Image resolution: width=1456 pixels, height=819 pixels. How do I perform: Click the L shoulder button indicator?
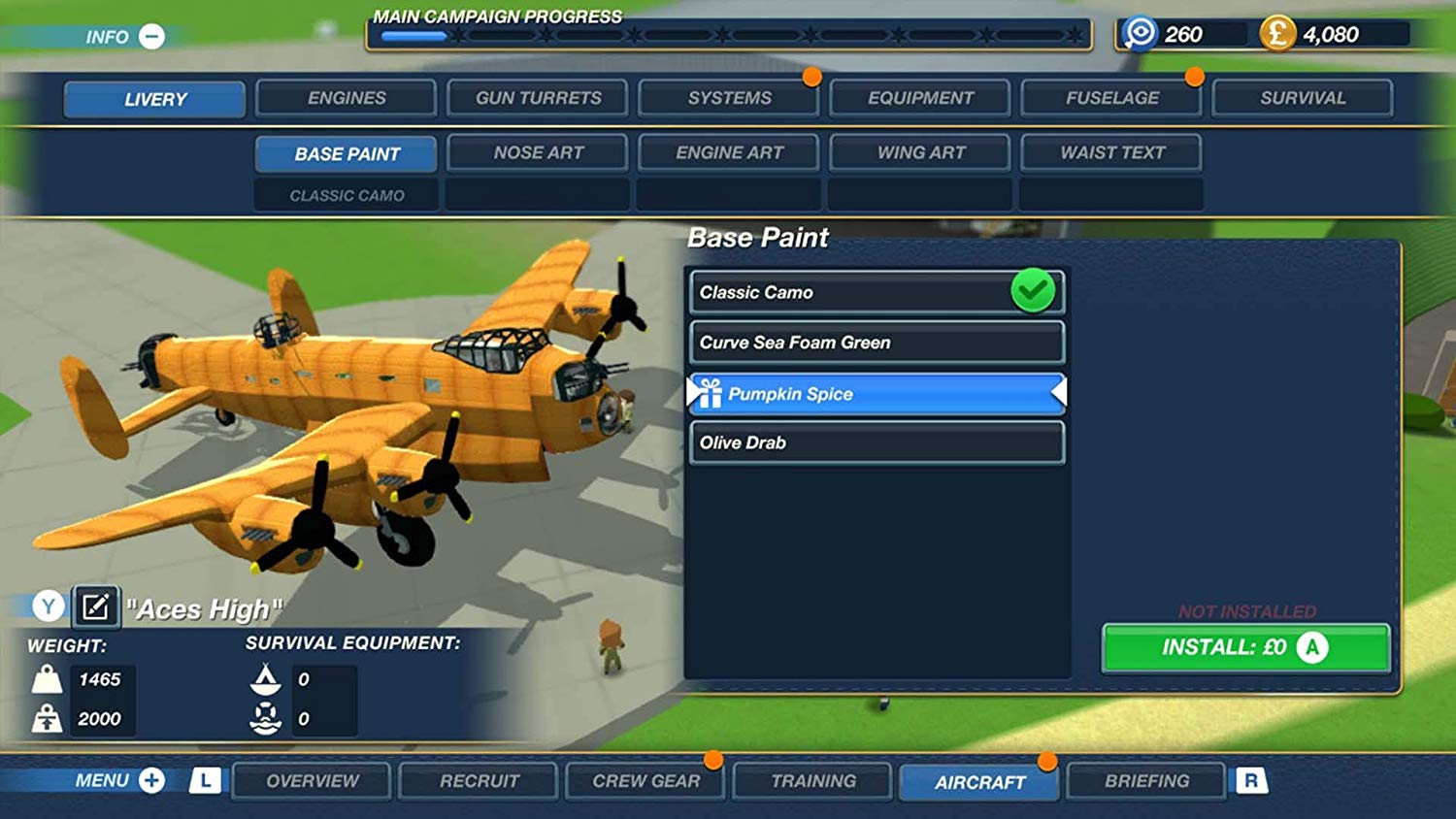click(x=205, y=780)
